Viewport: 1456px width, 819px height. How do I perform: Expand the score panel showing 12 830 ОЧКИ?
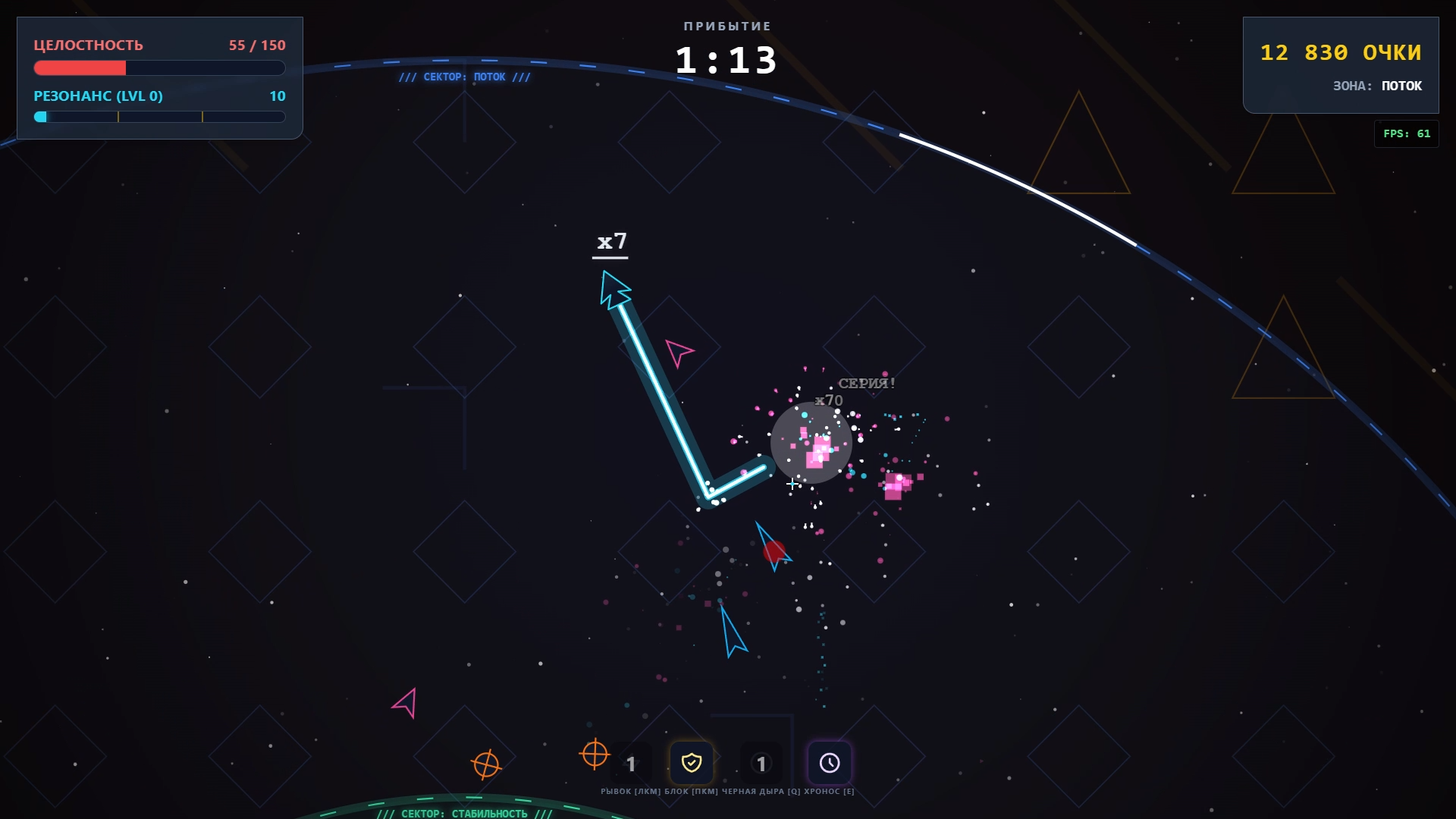pyautogui.click(x=1341, y=53)
